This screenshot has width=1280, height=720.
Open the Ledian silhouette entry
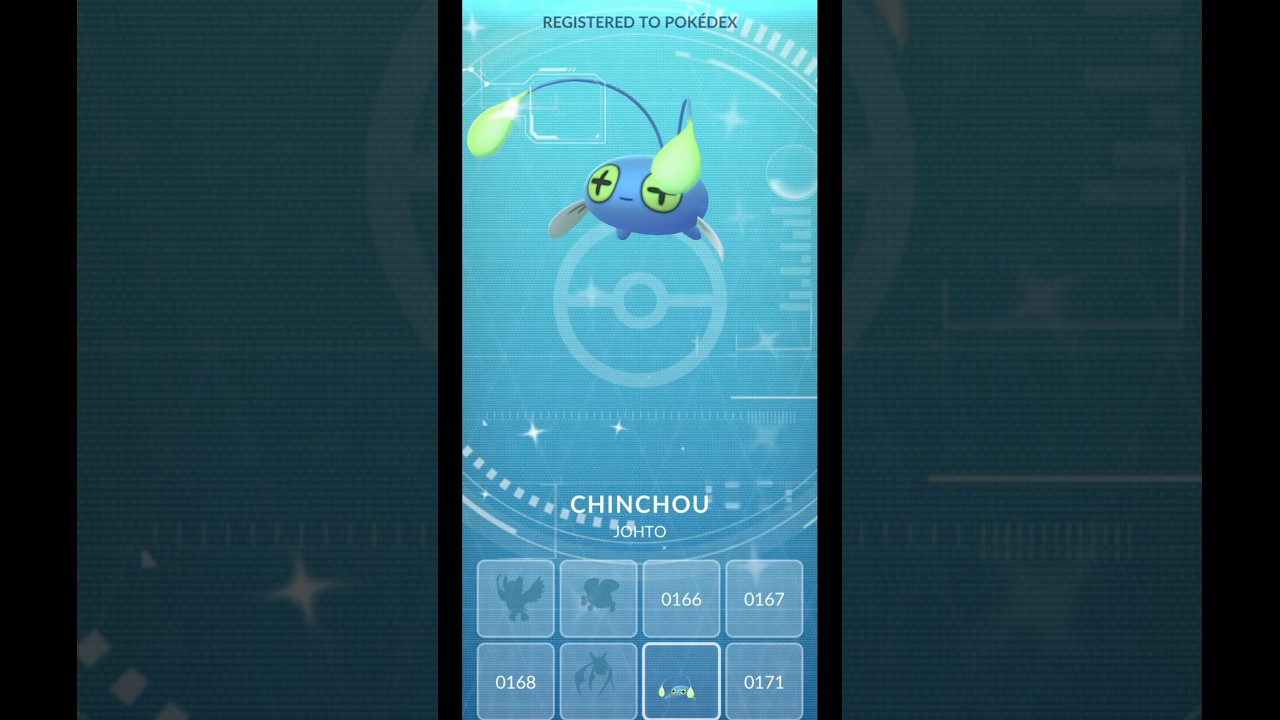(598, 599)
